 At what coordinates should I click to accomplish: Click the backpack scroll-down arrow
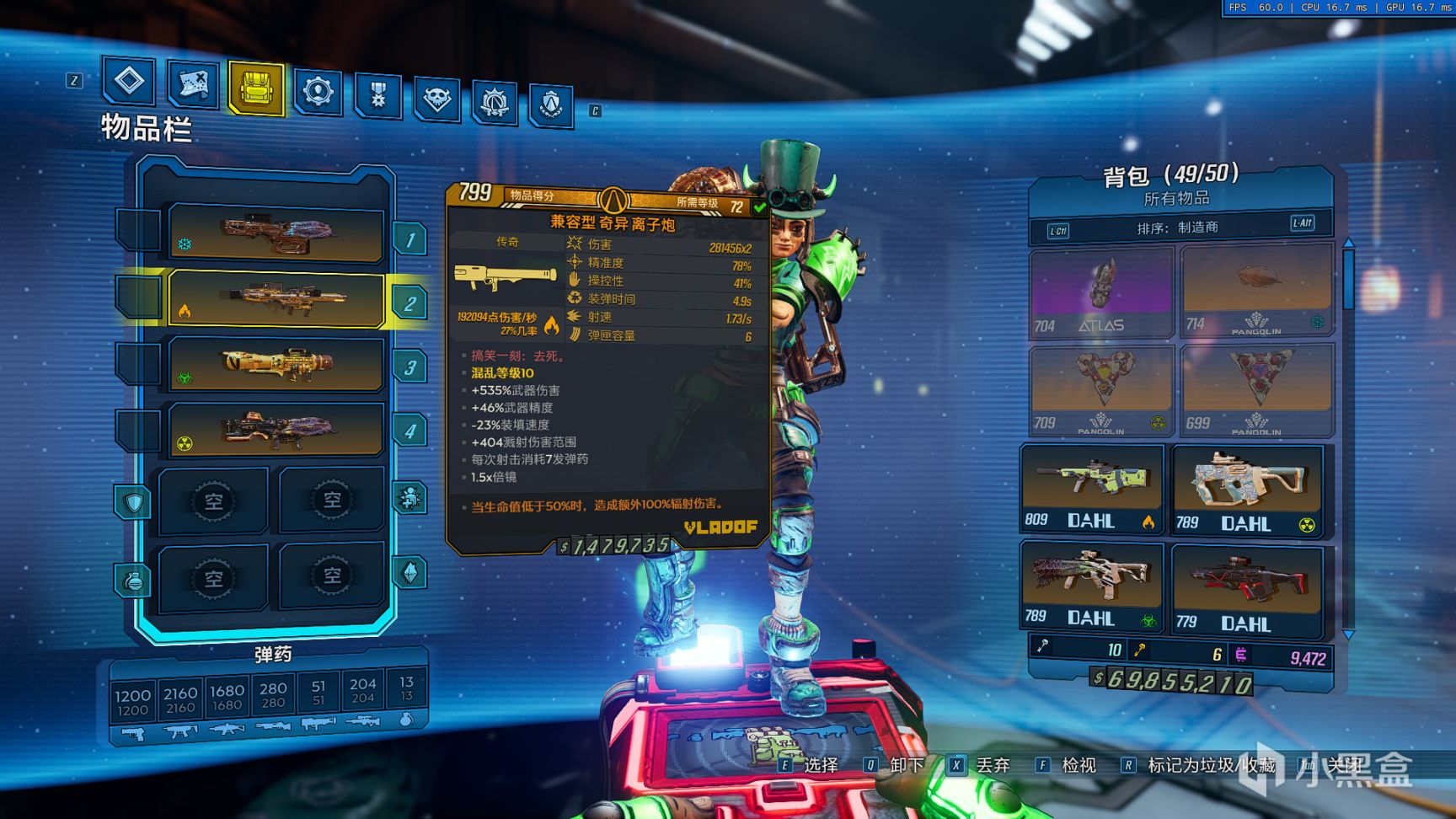(1348, 634)
